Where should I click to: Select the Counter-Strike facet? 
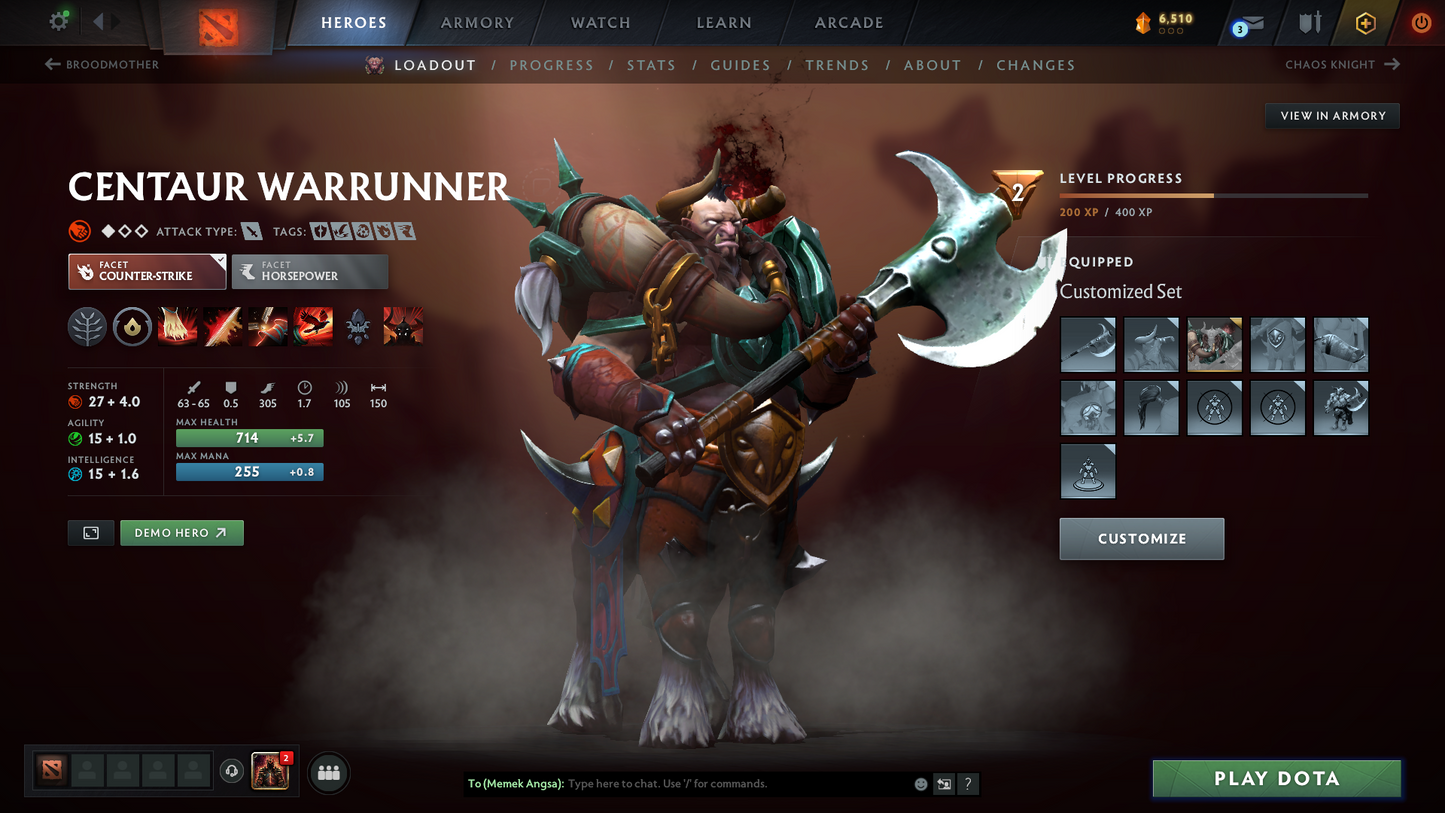[x=146, y=271]
